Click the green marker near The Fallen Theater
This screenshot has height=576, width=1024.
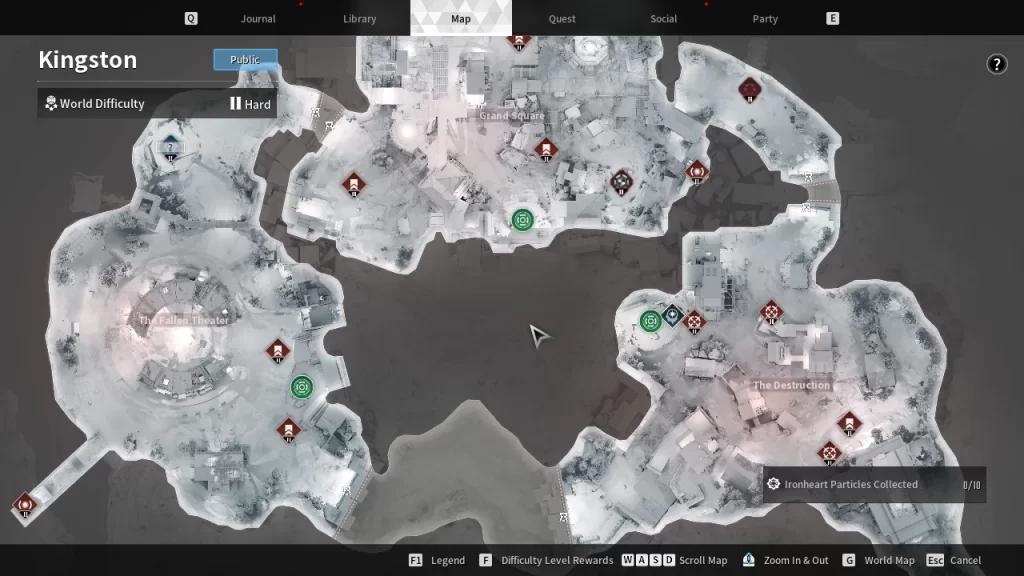click(302, 387)
